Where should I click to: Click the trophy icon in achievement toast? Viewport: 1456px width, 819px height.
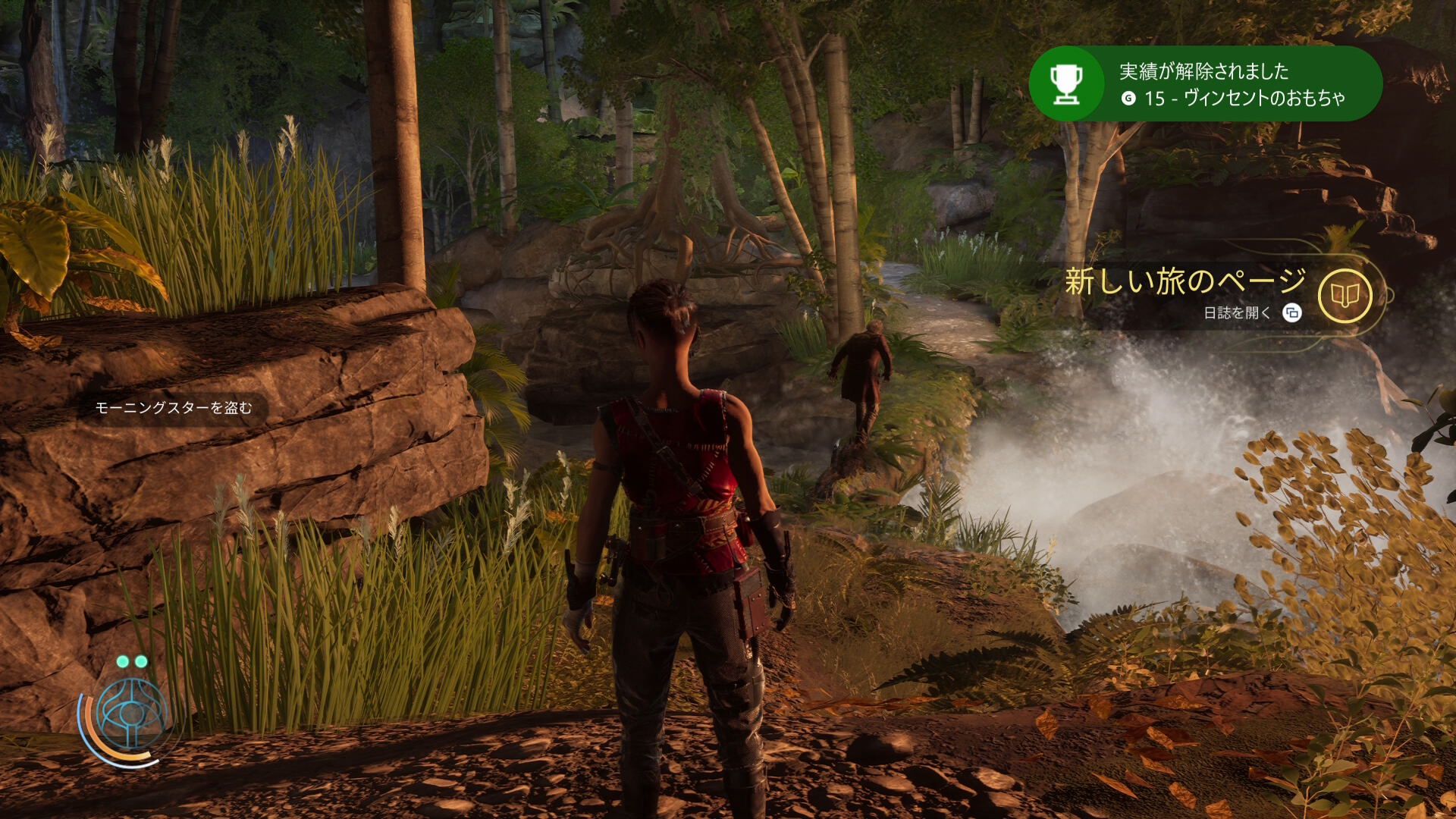tap(1066, 83)
